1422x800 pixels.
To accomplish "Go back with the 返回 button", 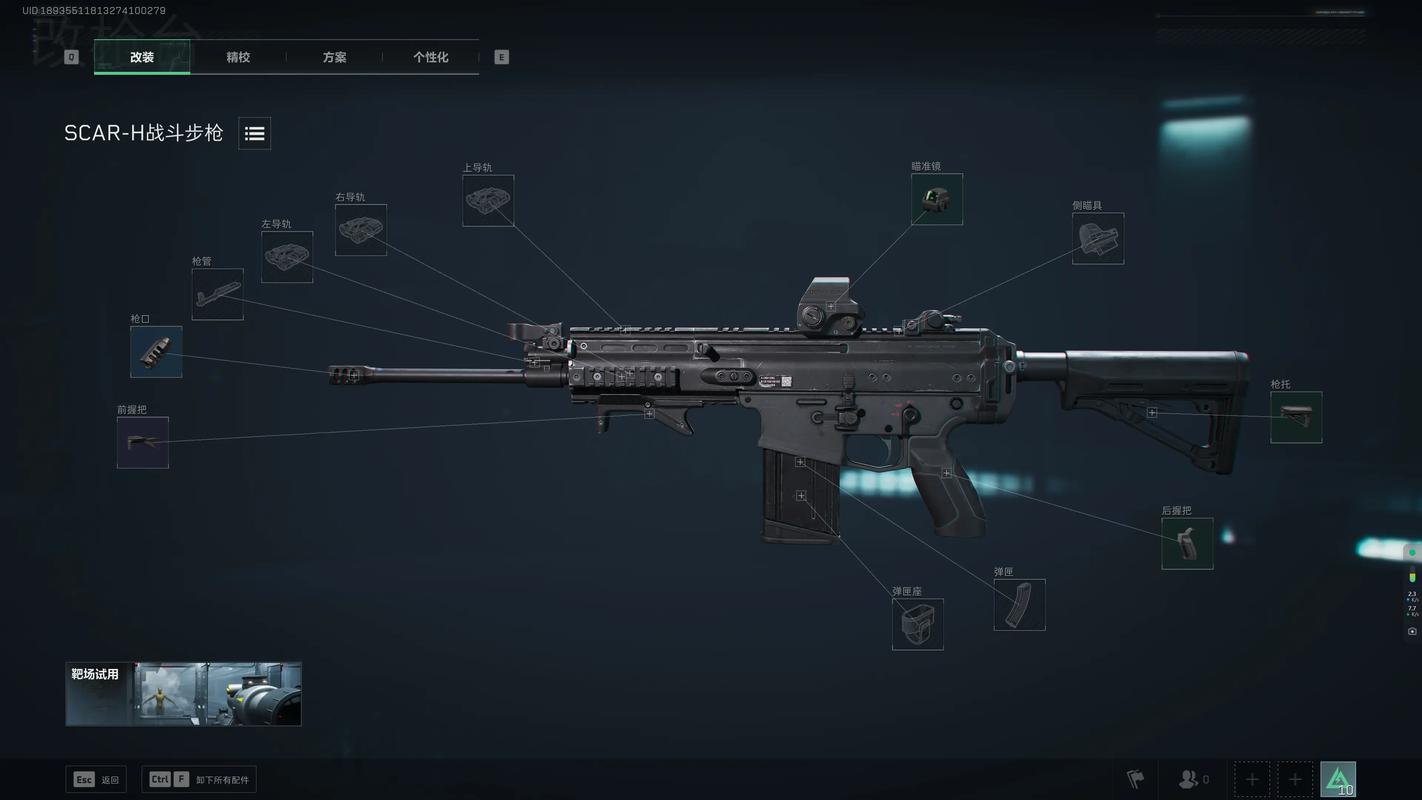I will [x=96, y=780].
